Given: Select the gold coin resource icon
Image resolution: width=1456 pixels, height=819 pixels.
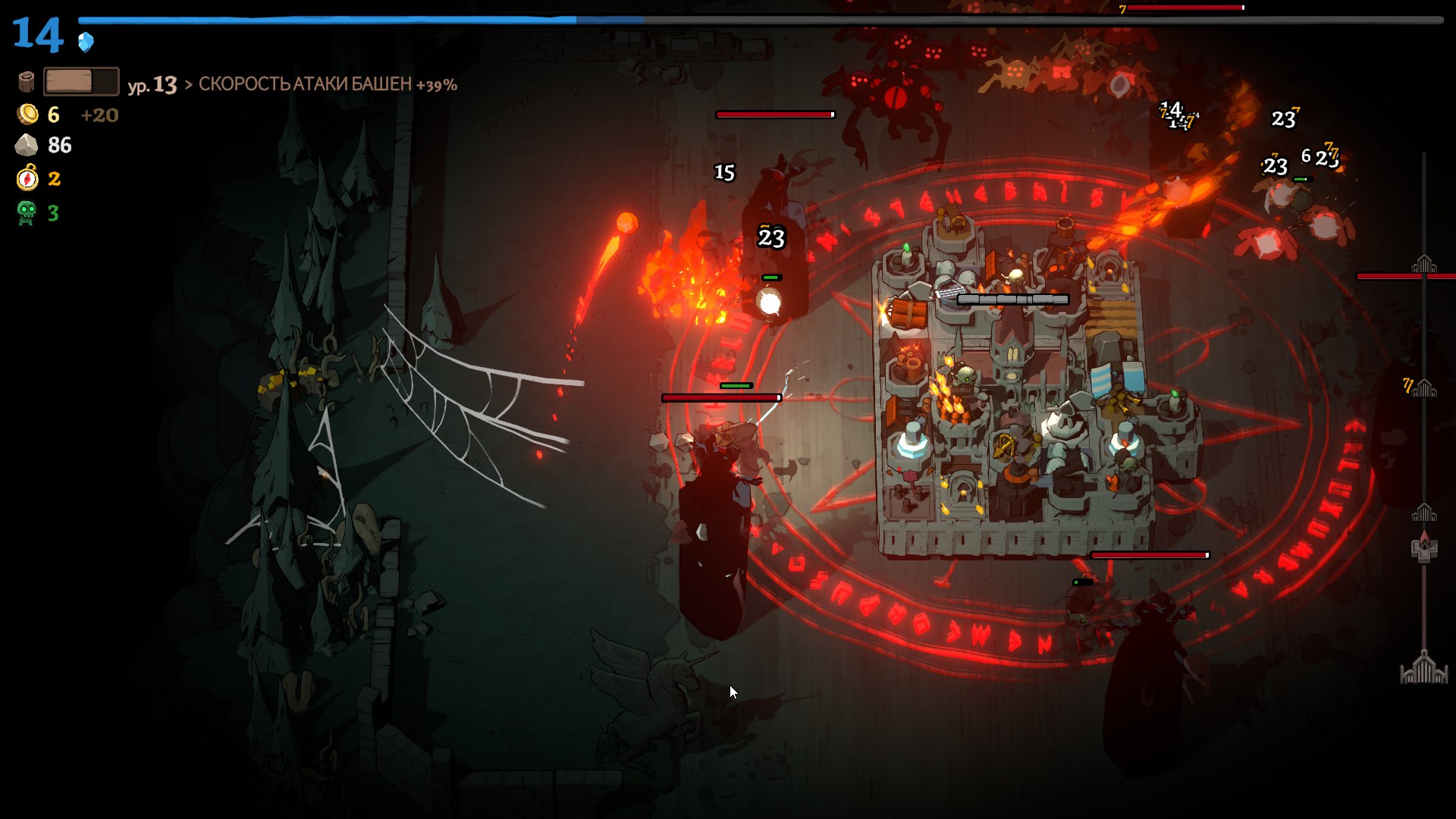Looking at the screenshot, I should click(x=28, y=115).
